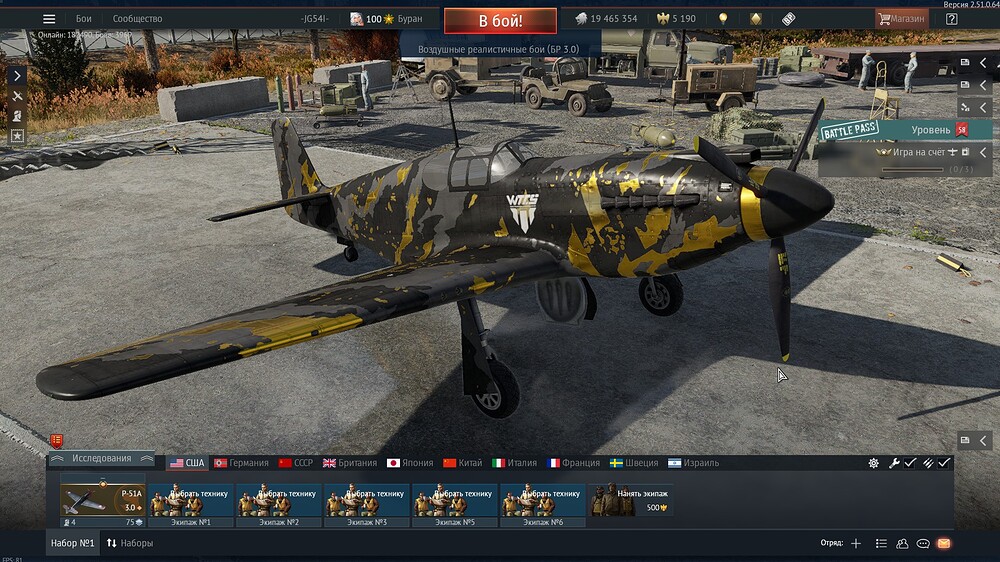Viewport: 1000px width, 562px height.
Task: Switch to the Германия nation tab
Action: tap(241, 463)
